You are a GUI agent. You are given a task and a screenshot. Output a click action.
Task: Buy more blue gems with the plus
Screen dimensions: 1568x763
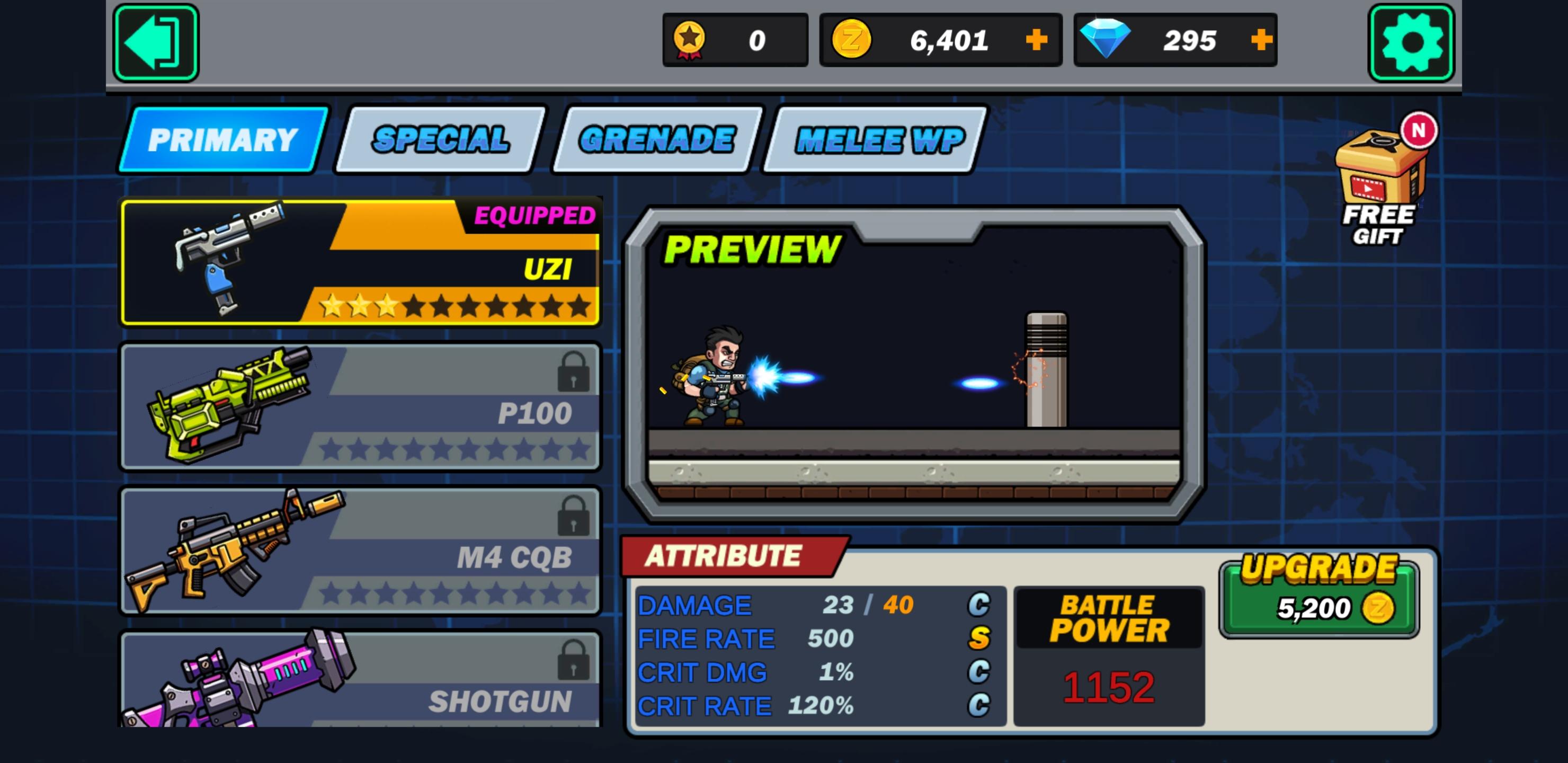(x=1261, y=40)
